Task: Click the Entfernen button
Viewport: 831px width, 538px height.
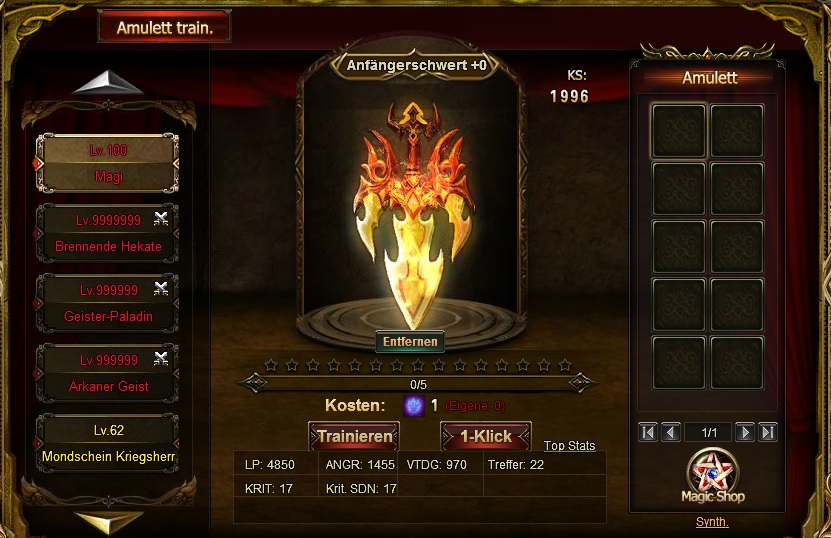Action: tap(410, 342)
